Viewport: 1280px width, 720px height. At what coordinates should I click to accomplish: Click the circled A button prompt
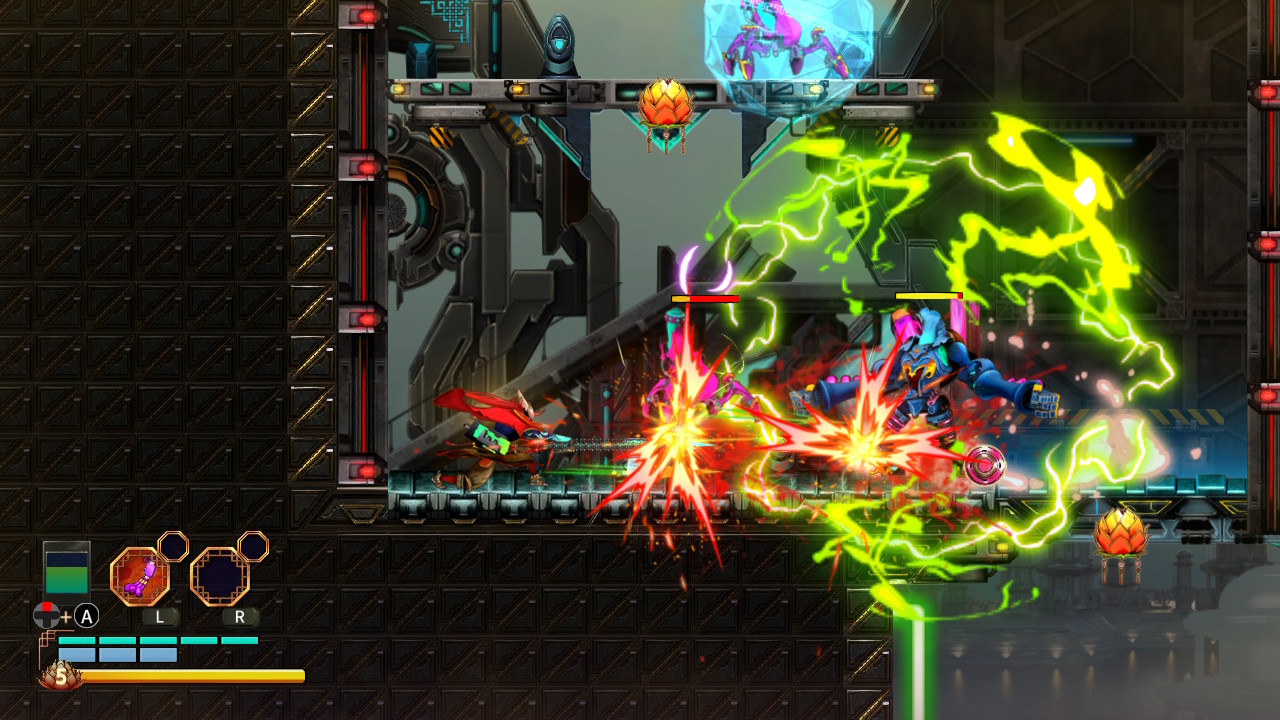(x=86, y=617)
